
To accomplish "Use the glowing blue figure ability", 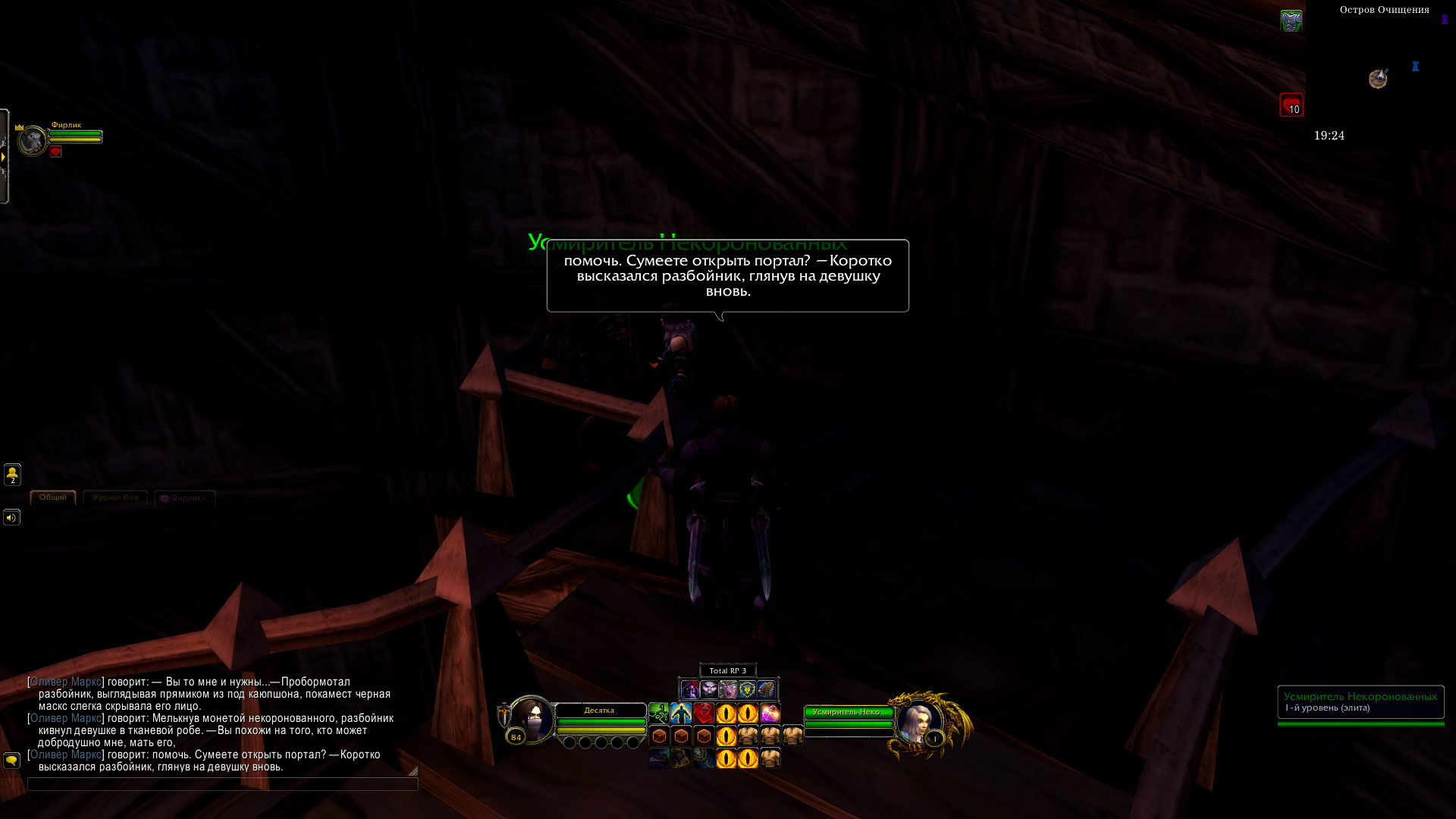I will pos(681,714).
